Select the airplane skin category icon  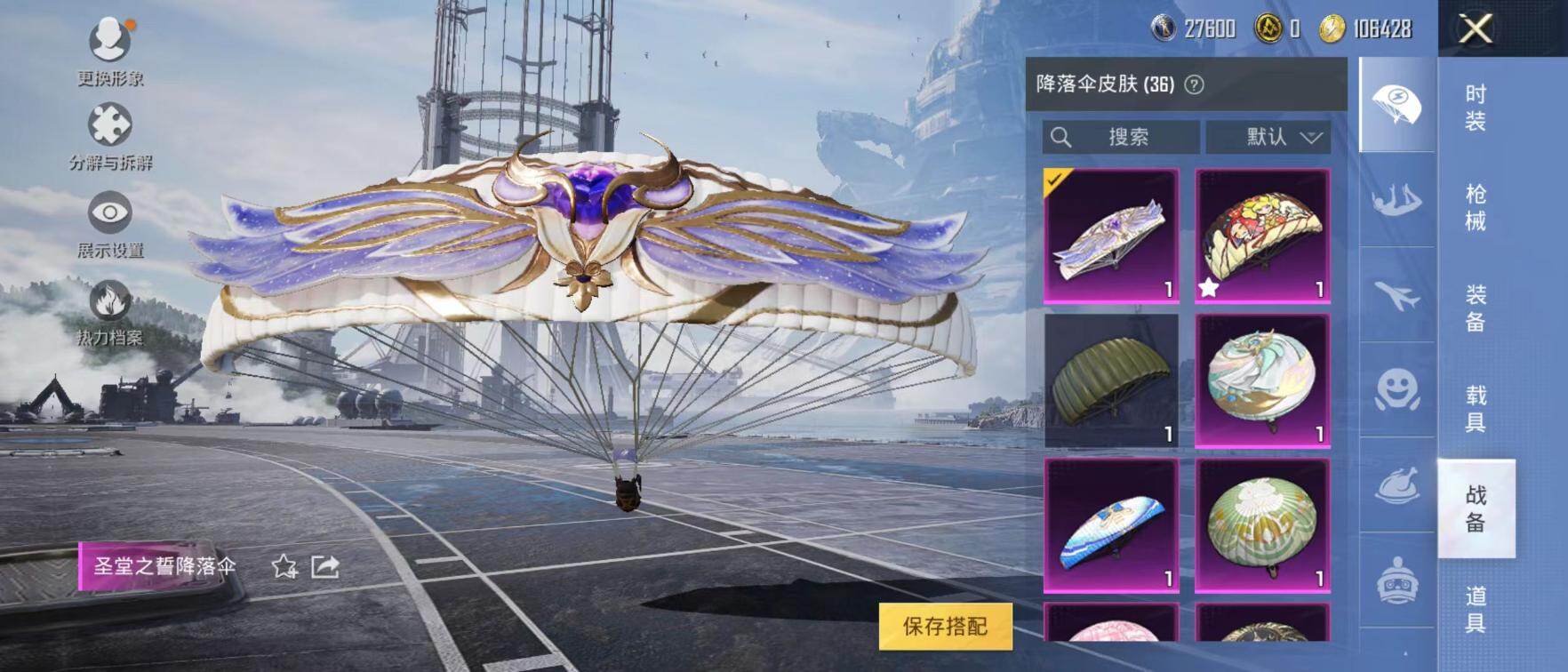pos(1396,295)
